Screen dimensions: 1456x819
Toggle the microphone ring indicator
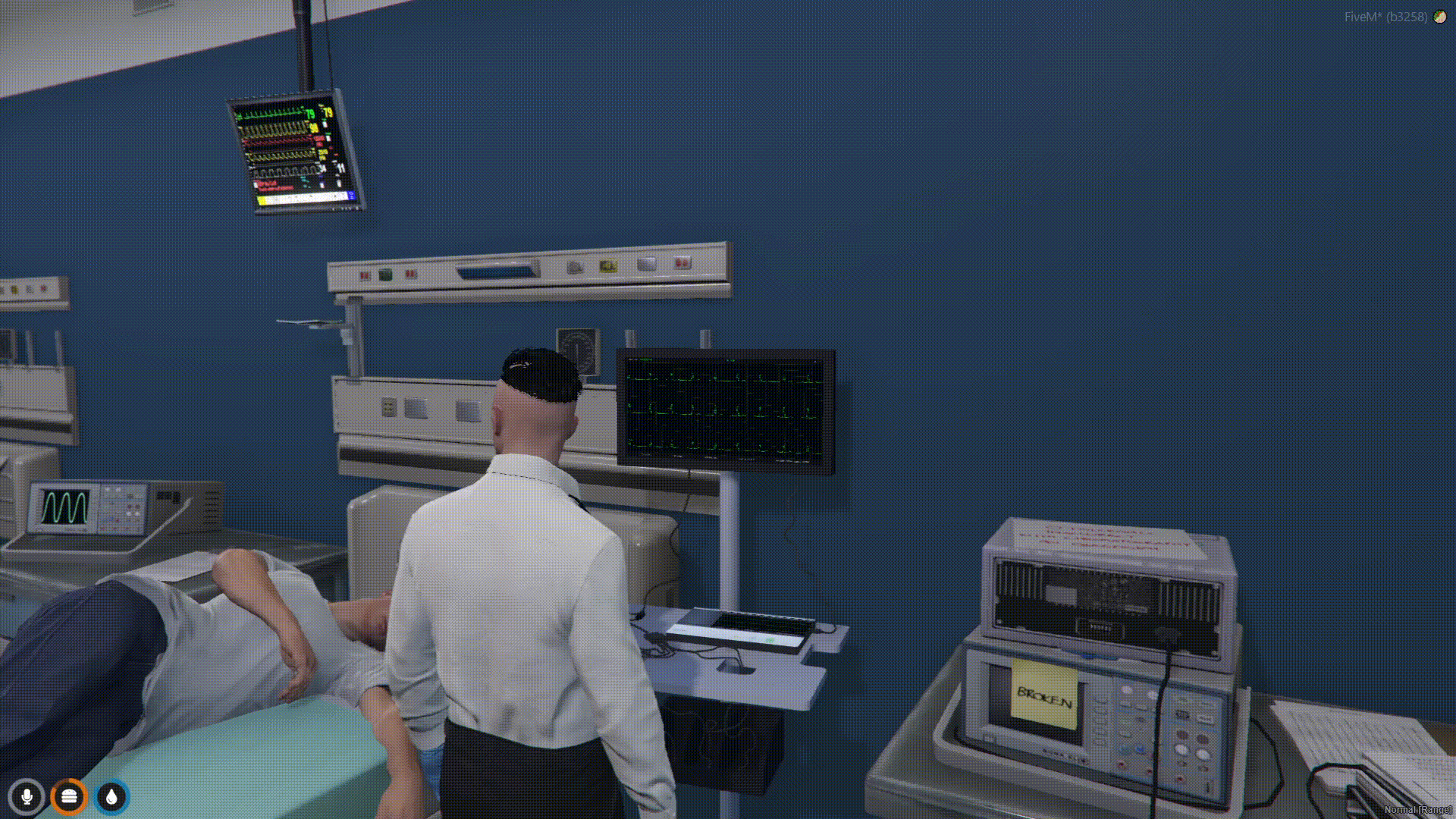click(x=27, y=796)
